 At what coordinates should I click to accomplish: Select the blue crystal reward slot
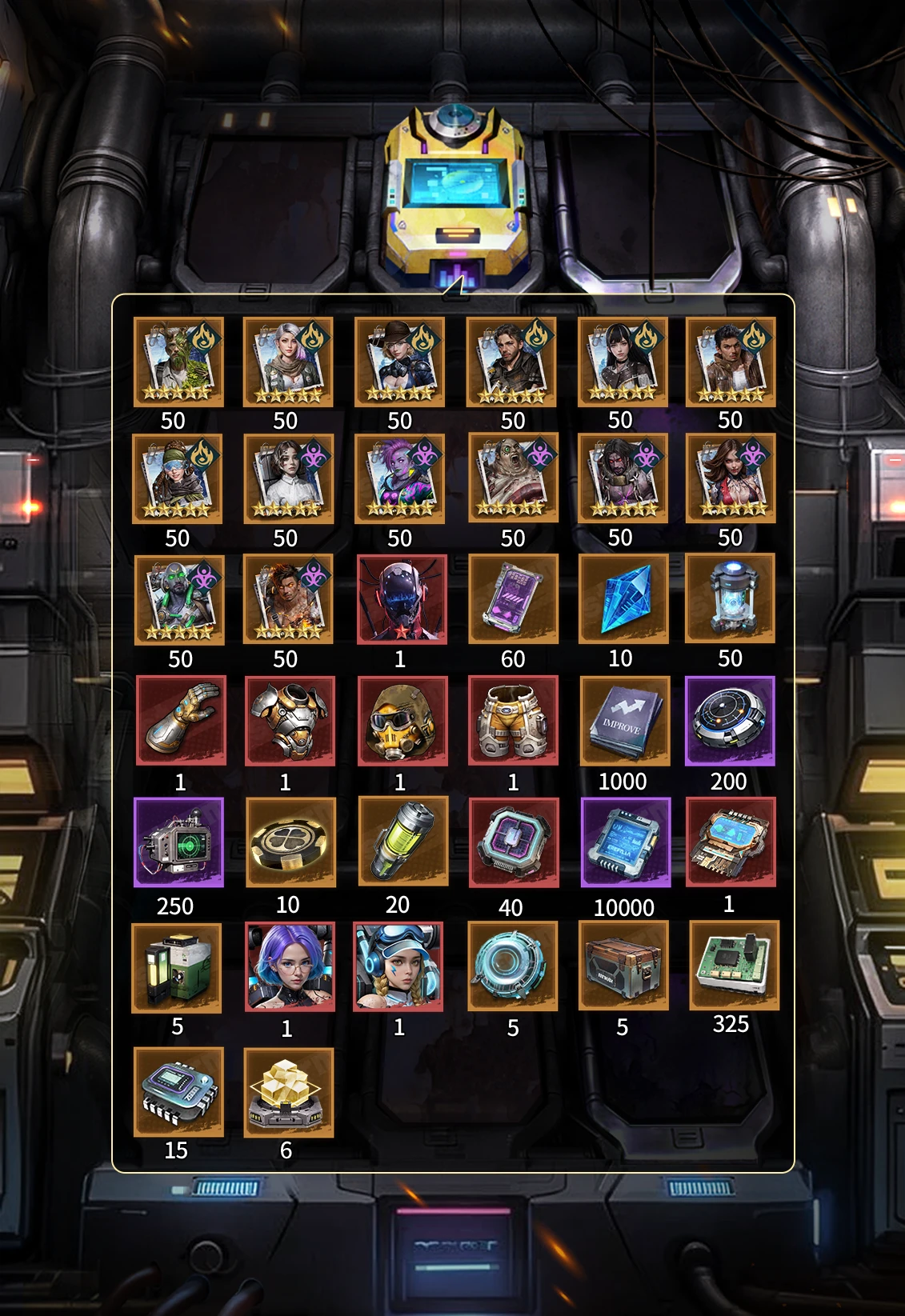click(x=623, y=598)
